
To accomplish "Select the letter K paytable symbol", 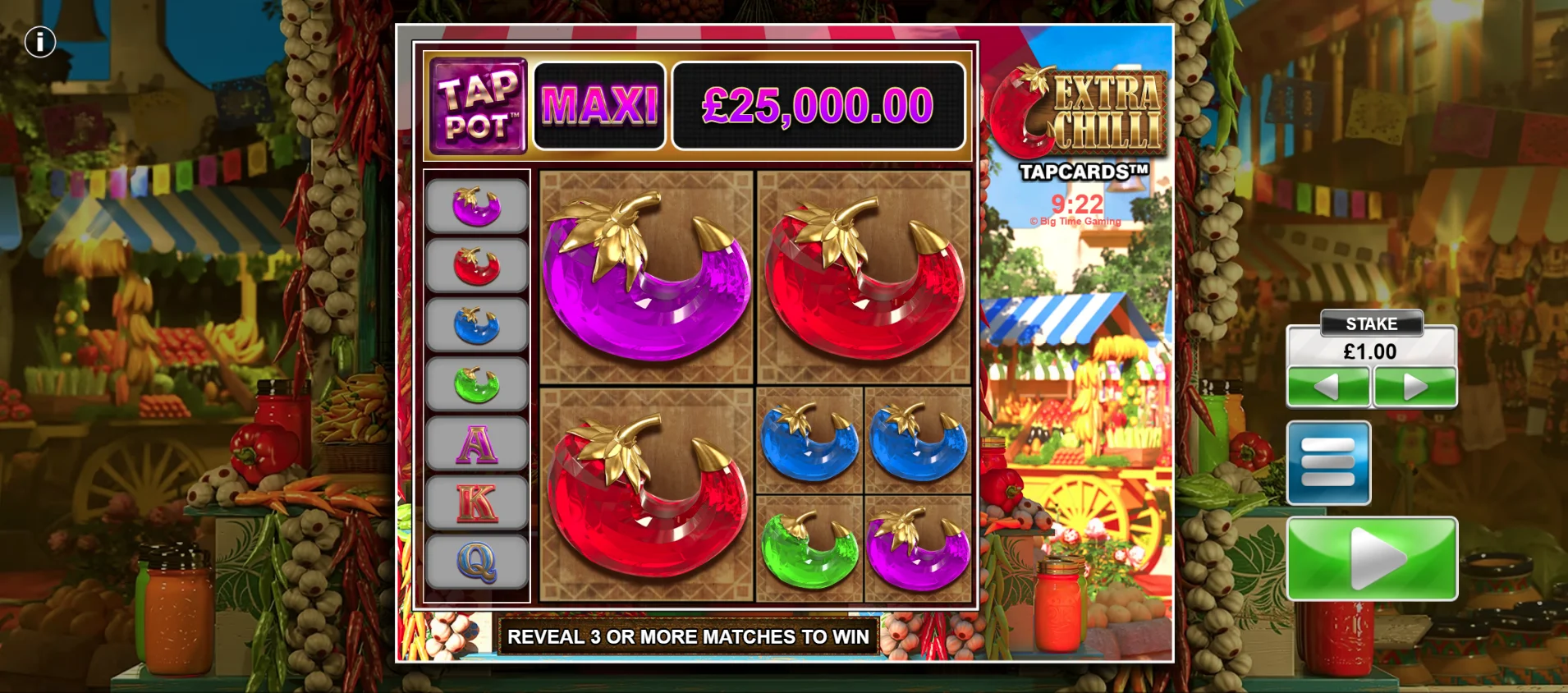I will pos(477,503).
